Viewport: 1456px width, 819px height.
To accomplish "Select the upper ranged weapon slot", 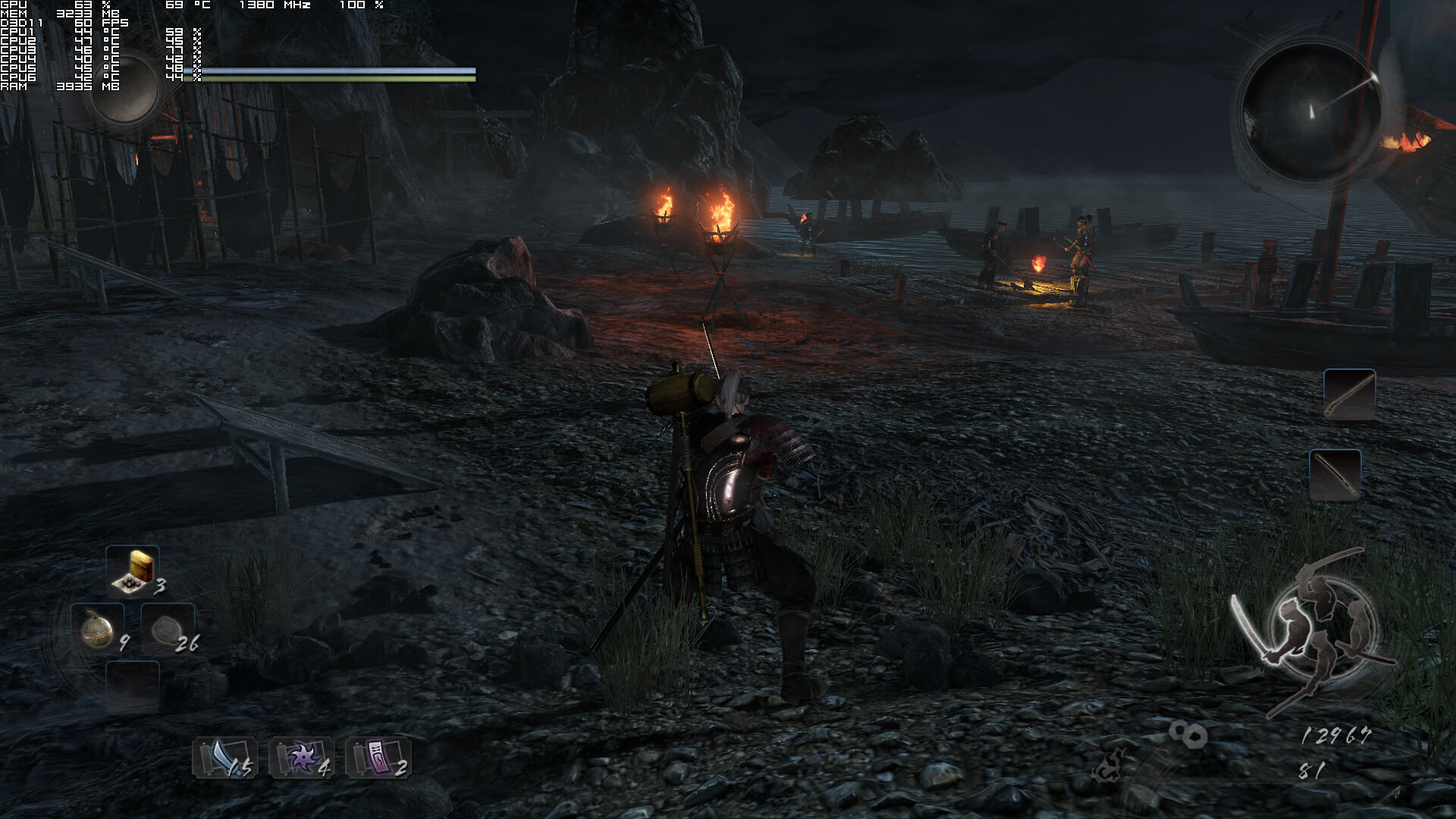I will pyautogui.click(x=1349, y=394).
